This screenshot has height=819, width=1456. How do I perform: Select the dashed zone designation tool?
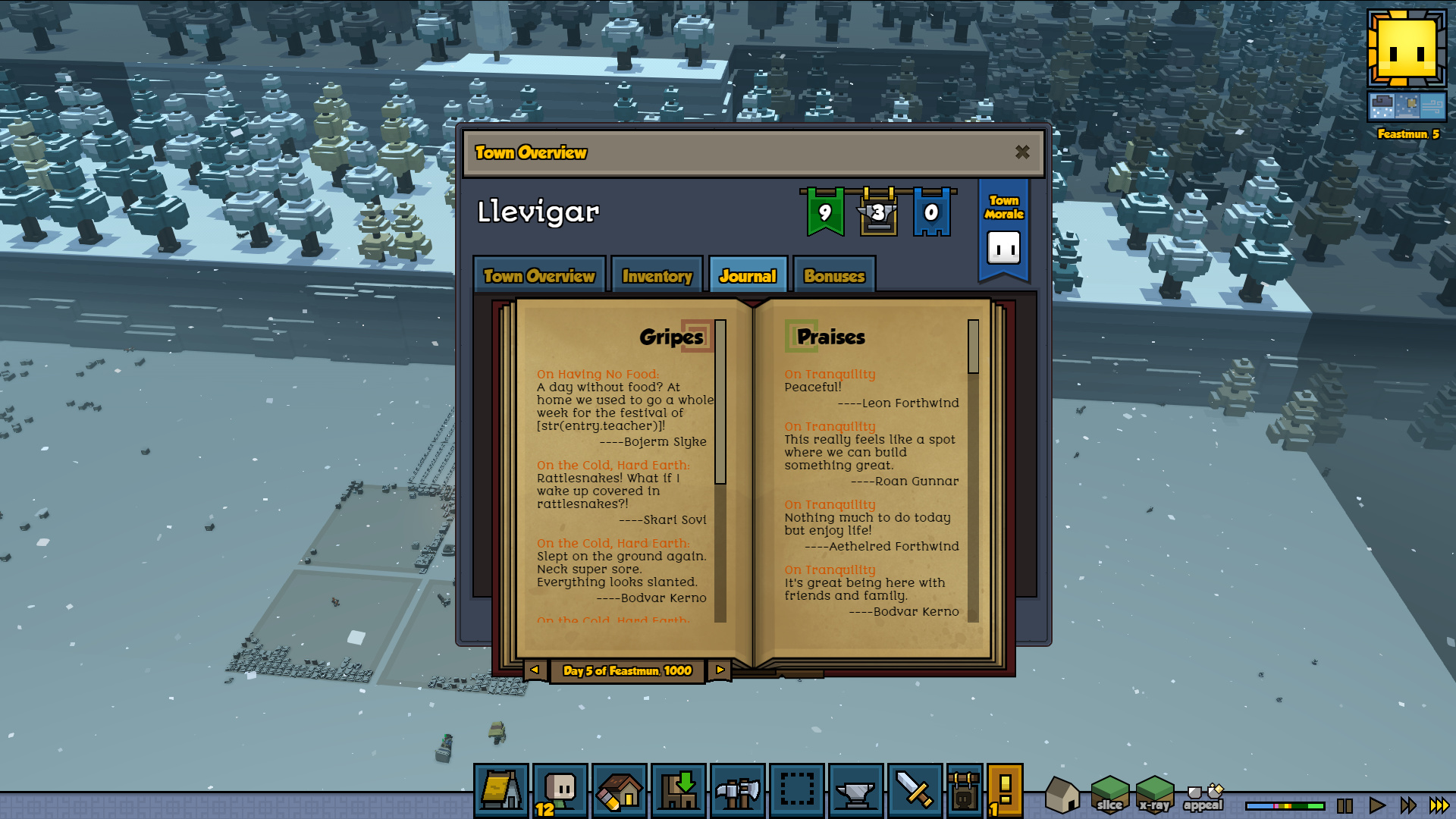click(797, 791)
